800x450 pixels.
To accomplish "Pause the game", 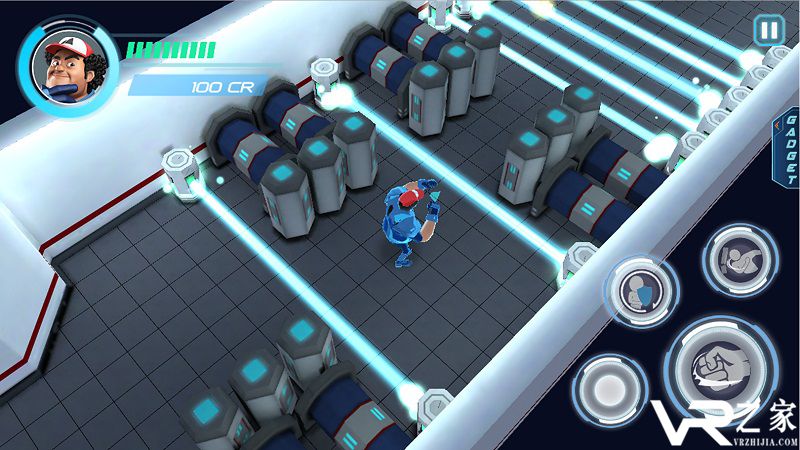I will 768,31.
